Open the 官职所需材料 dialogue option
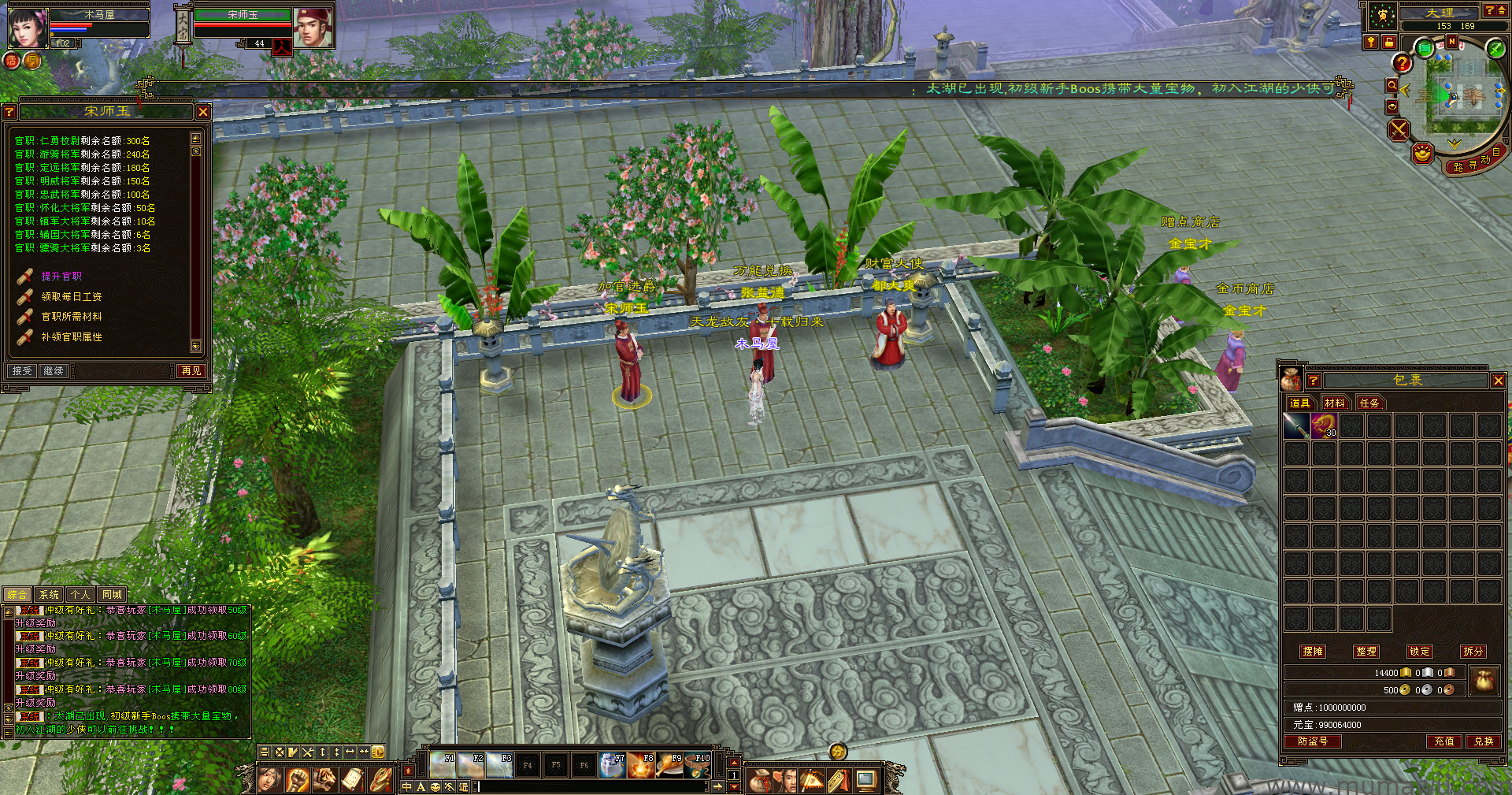 click(71, 317)
